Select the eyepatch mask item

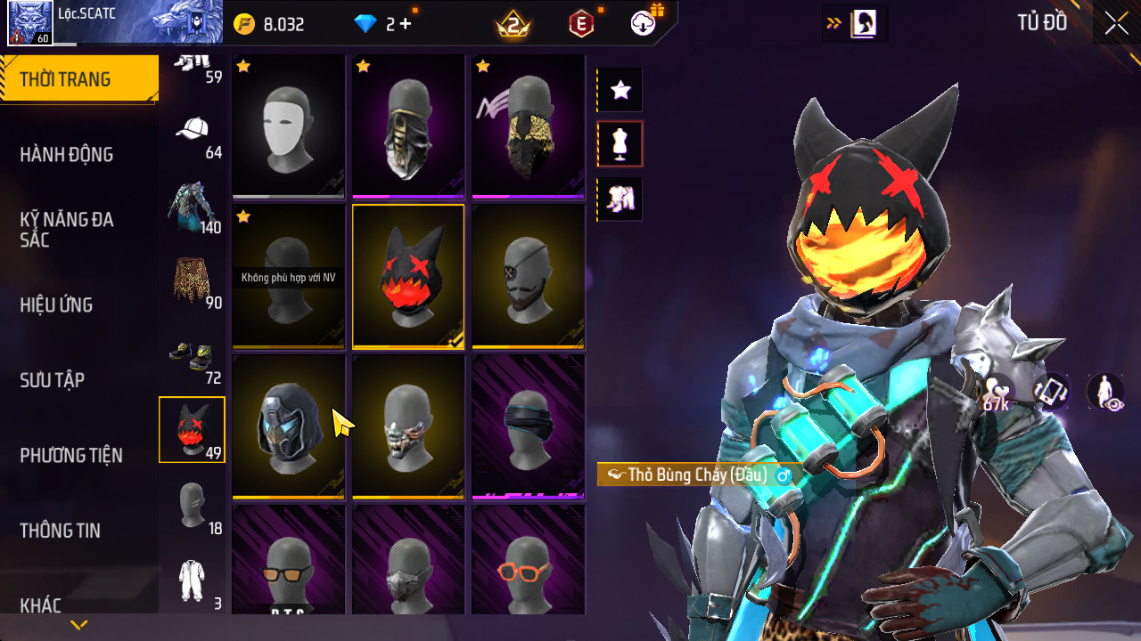[528, 275]
